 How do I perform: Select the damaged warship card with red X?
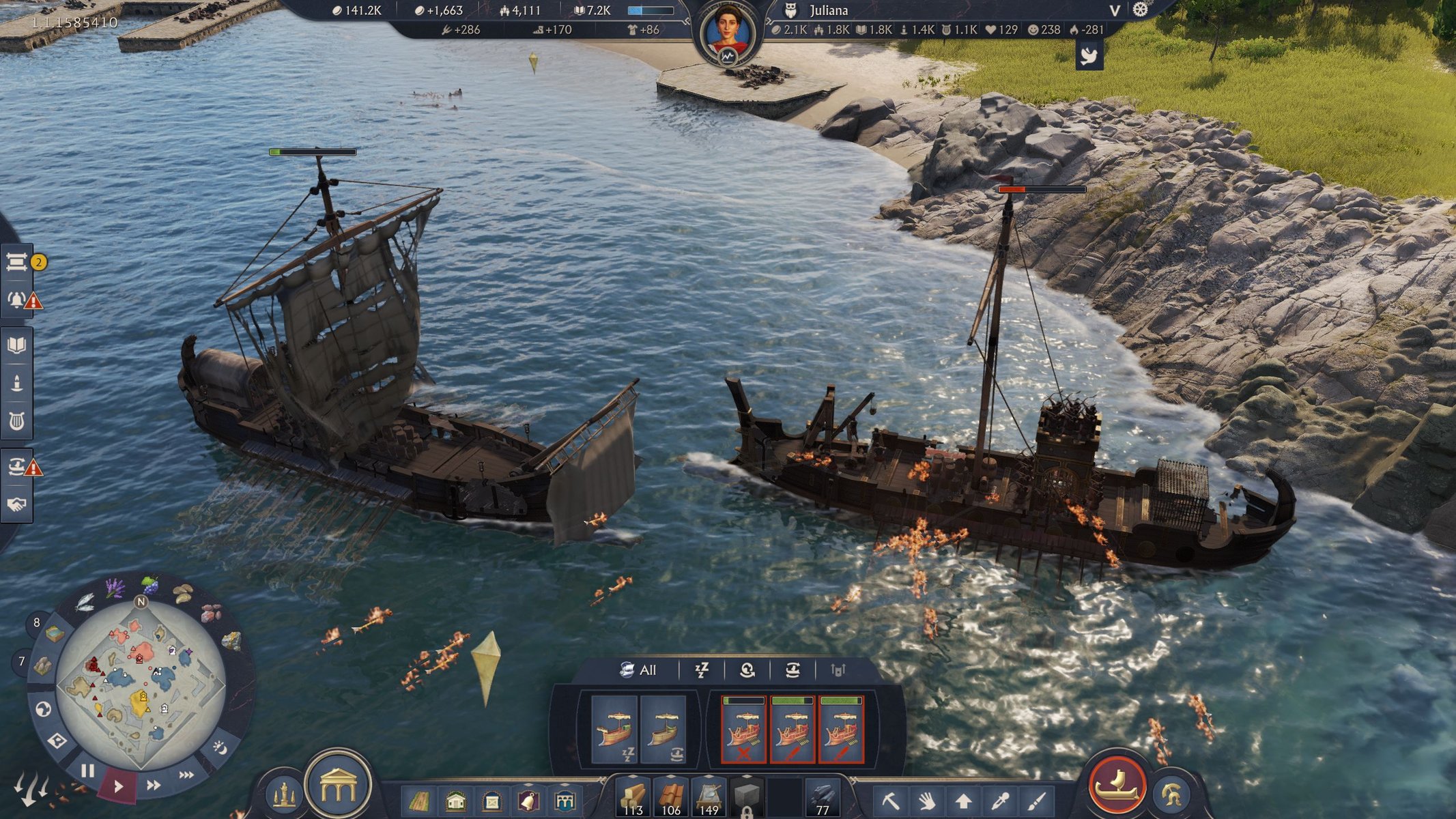click(743, 729)
